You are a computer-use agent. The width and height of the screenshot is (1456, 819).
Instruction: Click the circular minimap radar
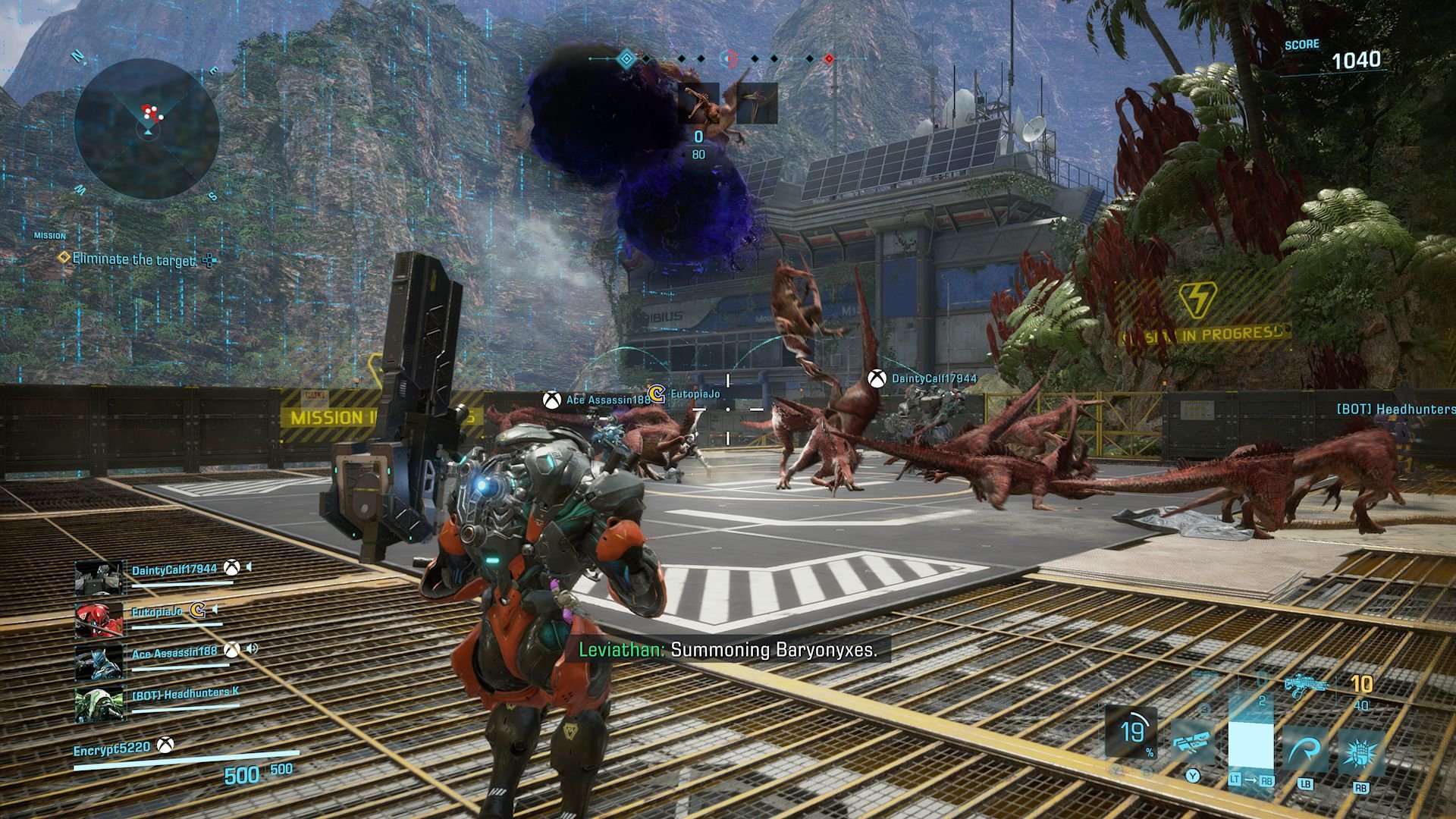tap(147, 129)
